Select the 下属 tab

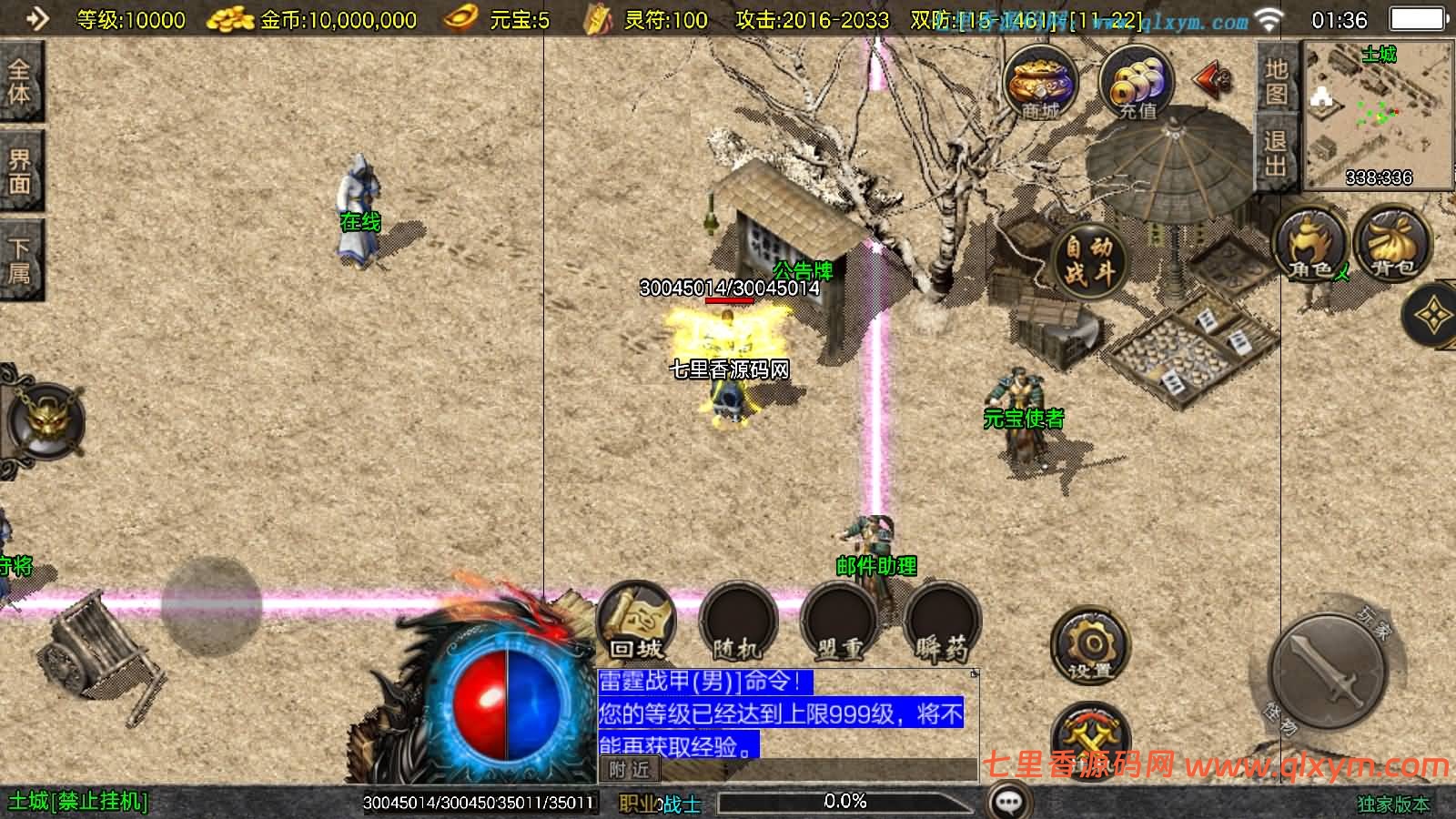coord(20,260)
